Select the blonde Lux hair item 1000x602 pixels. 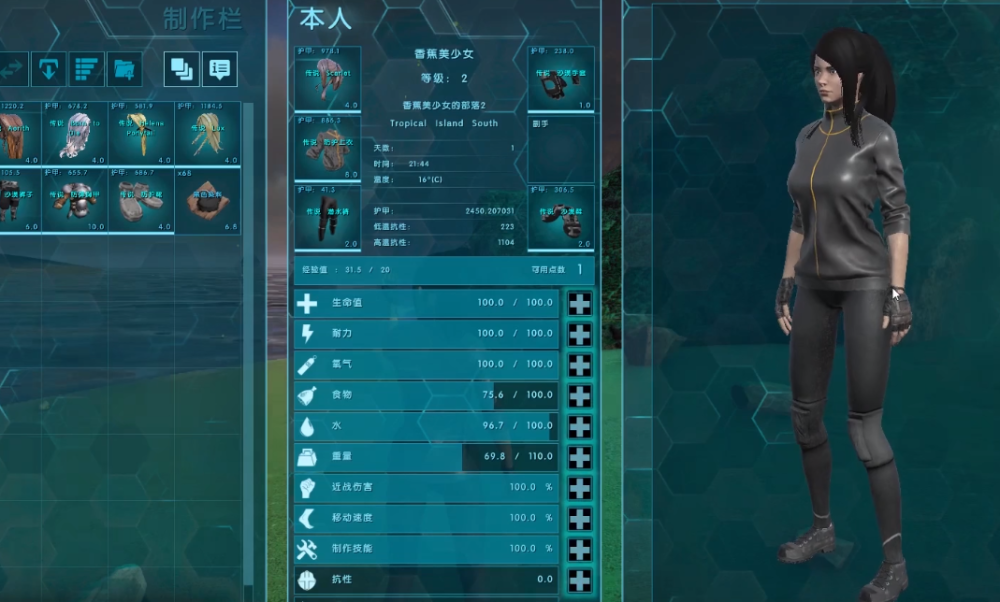[x=207, y=134]
